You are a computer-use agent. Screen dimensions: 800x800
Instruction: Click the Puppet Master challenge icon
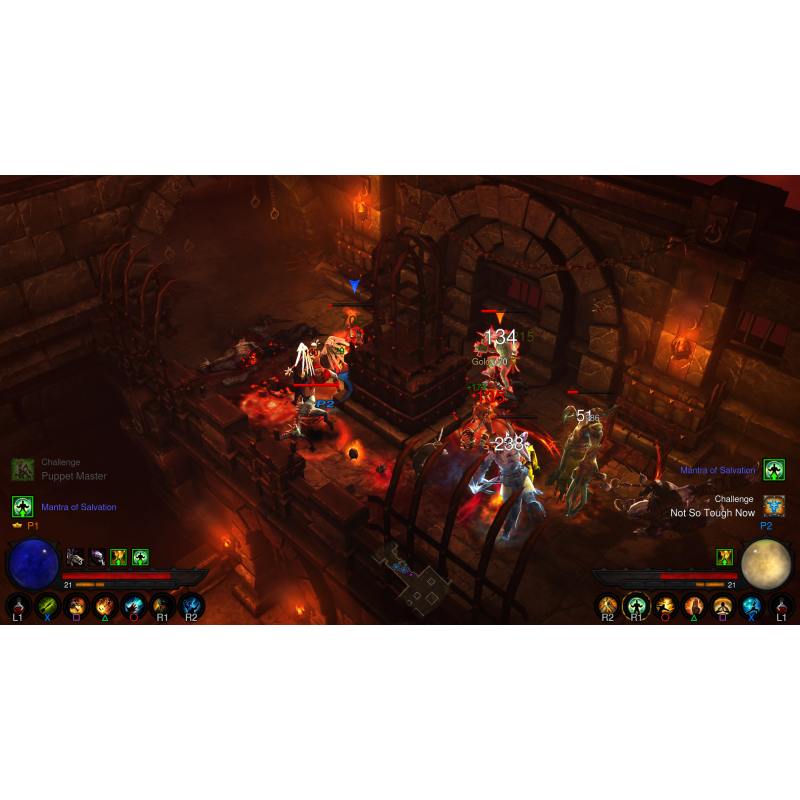(x=23, y=470)
